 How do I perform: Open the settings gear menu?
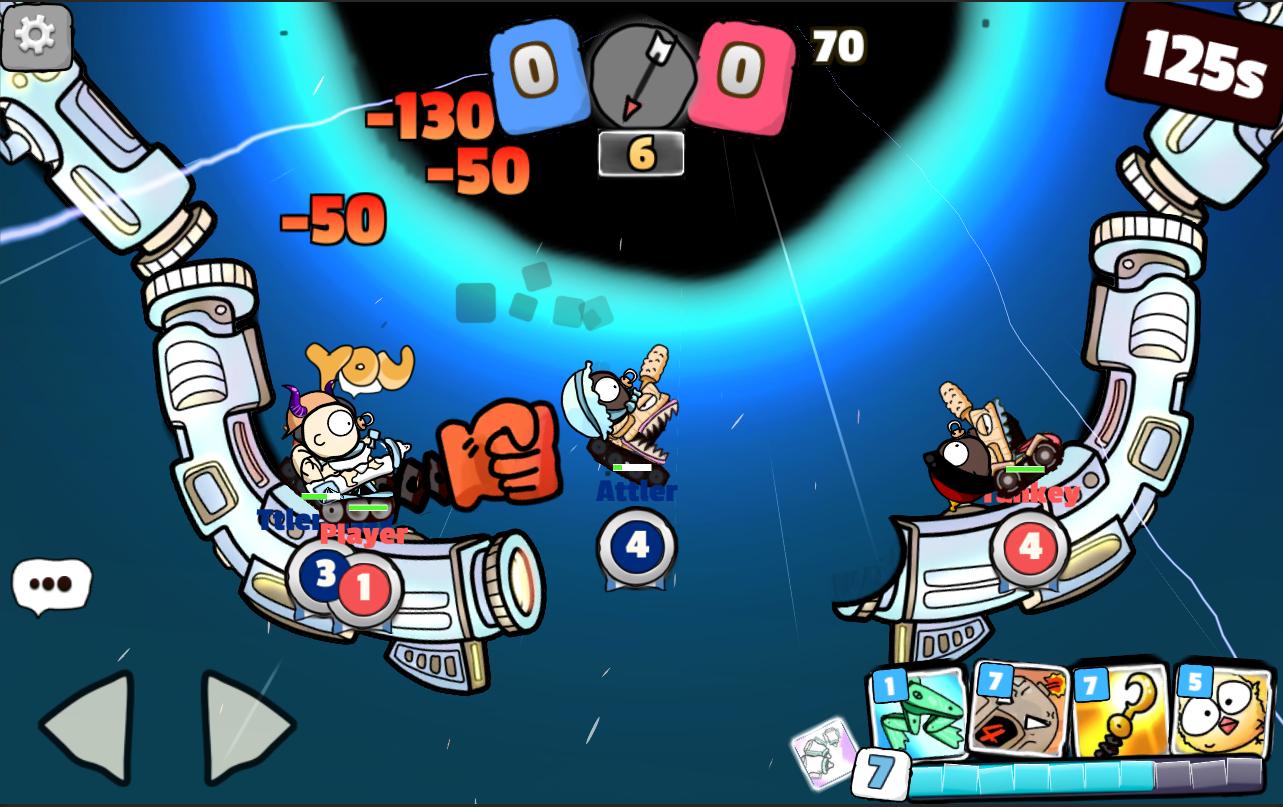pos(36,36)
